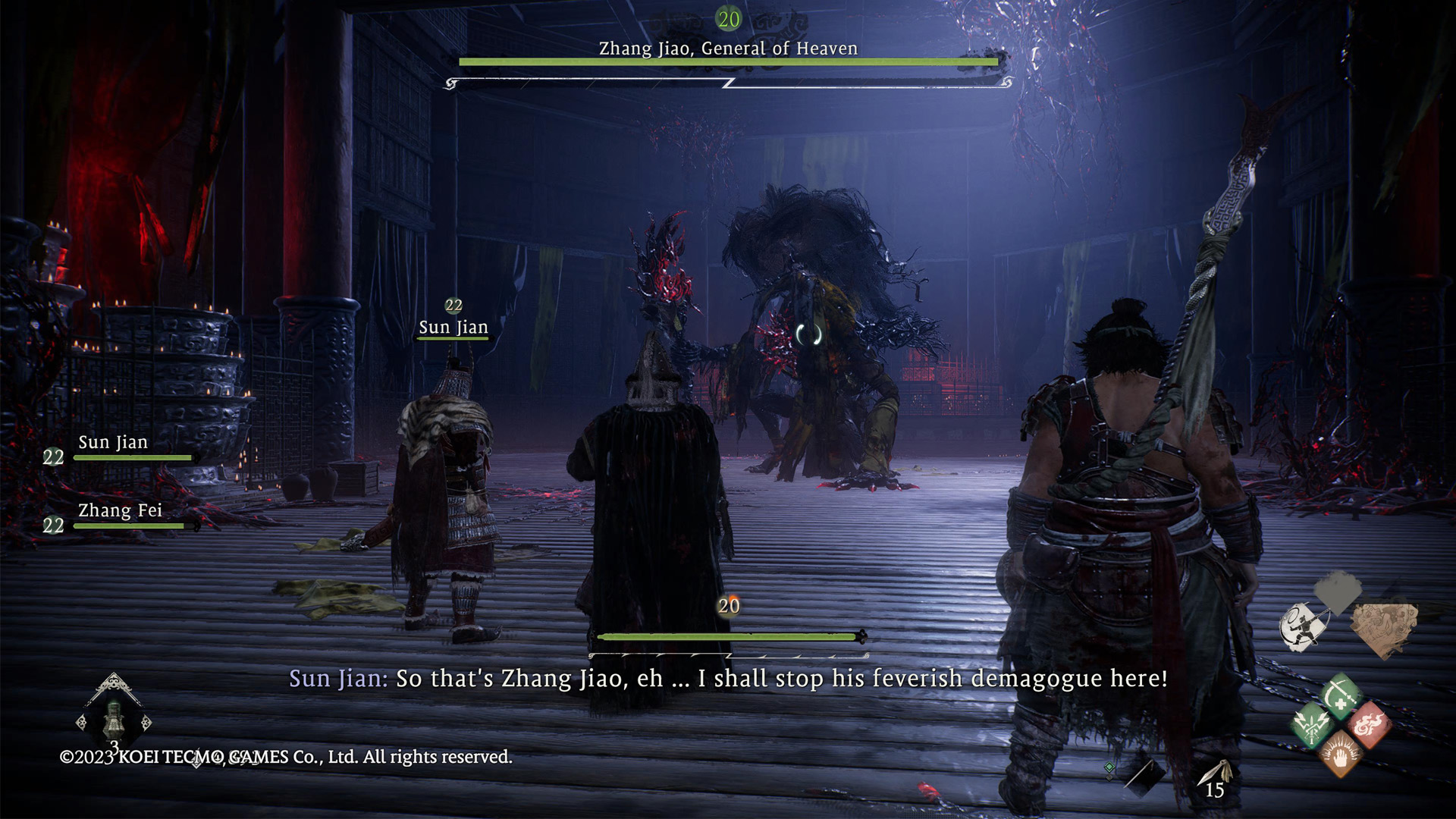Image resolution: width=1456 pixels, height=819 pixels.
Task: Select the throwing knife slot with 15
Action: pyautogui.click(x=1215, y=778)
